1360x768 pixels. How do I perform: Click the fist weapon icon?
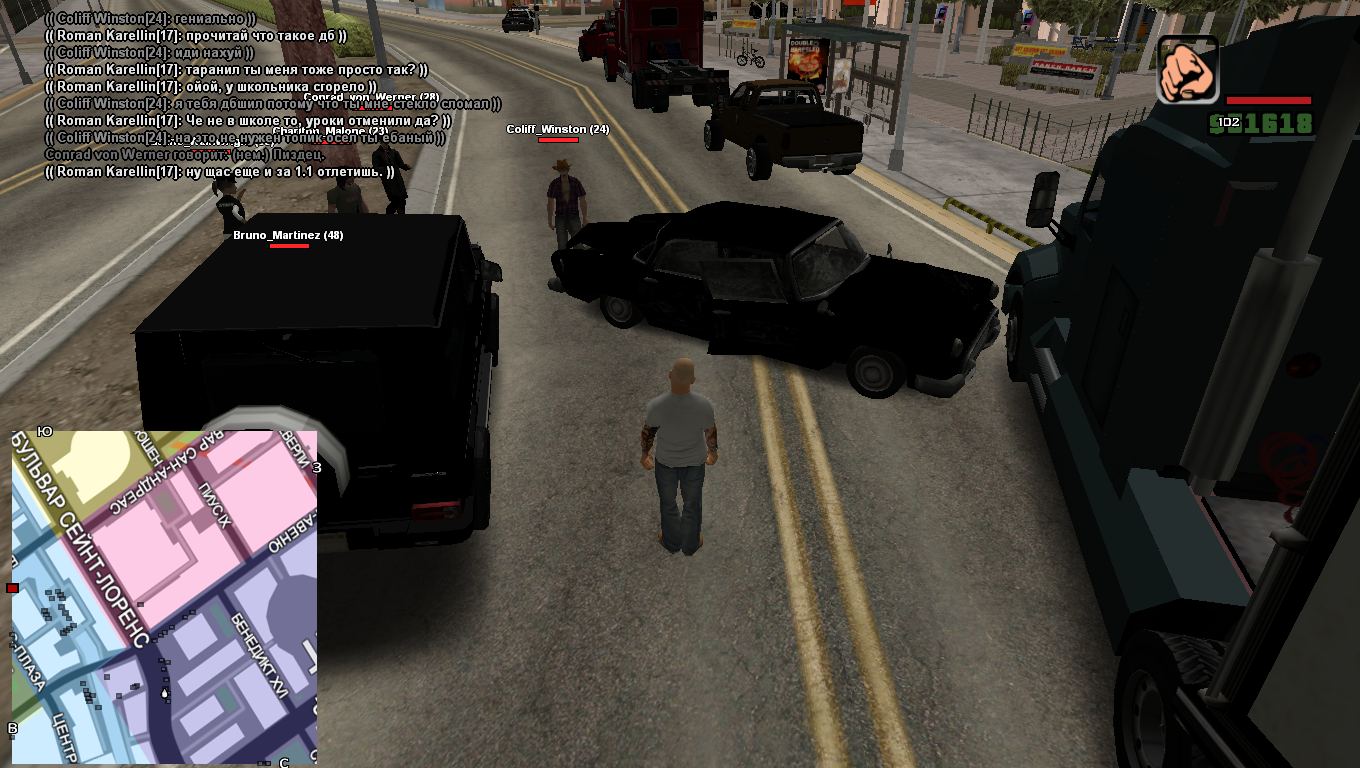(x=1188, y=69)
